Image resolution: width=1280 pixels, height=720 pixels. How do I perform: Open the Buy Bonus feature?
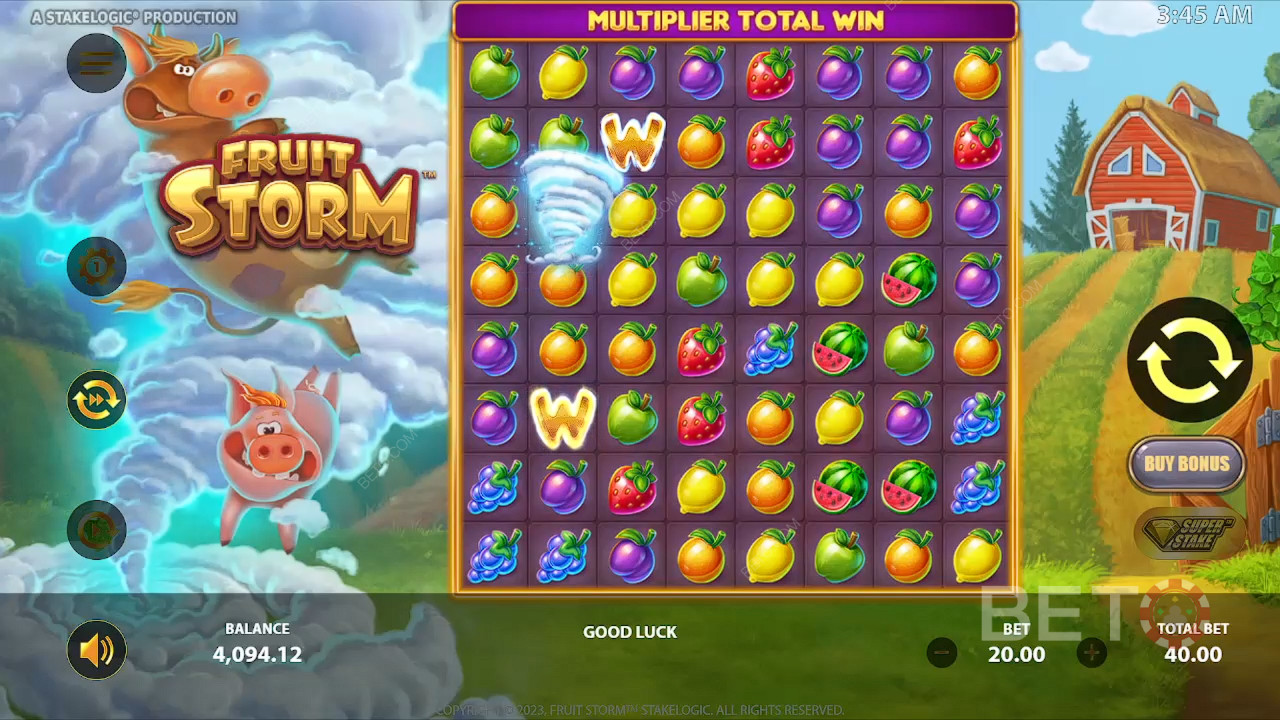pyautogui.click(x=1186, y=463)
